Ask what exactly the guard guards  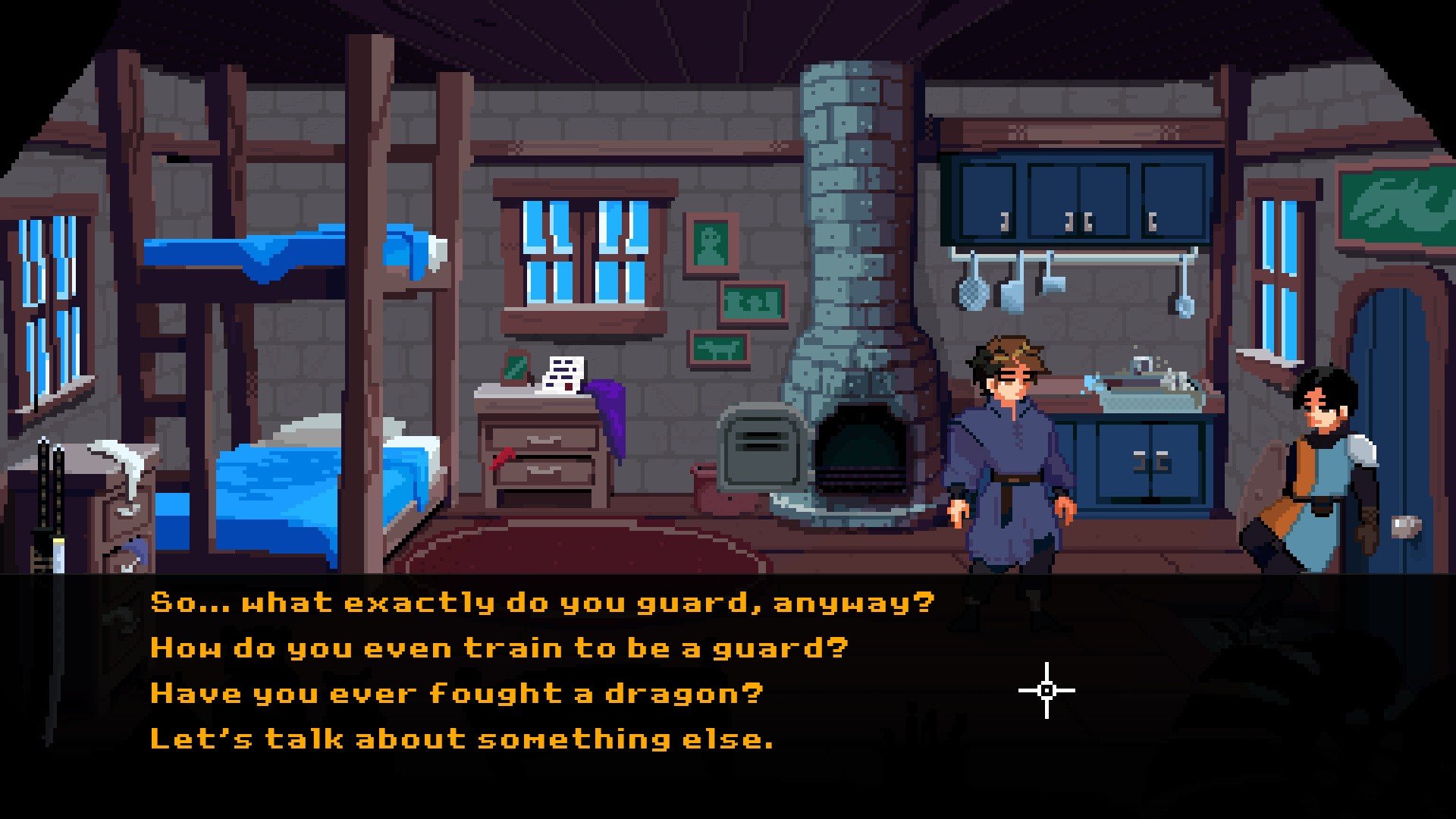(x=542, y=603)
